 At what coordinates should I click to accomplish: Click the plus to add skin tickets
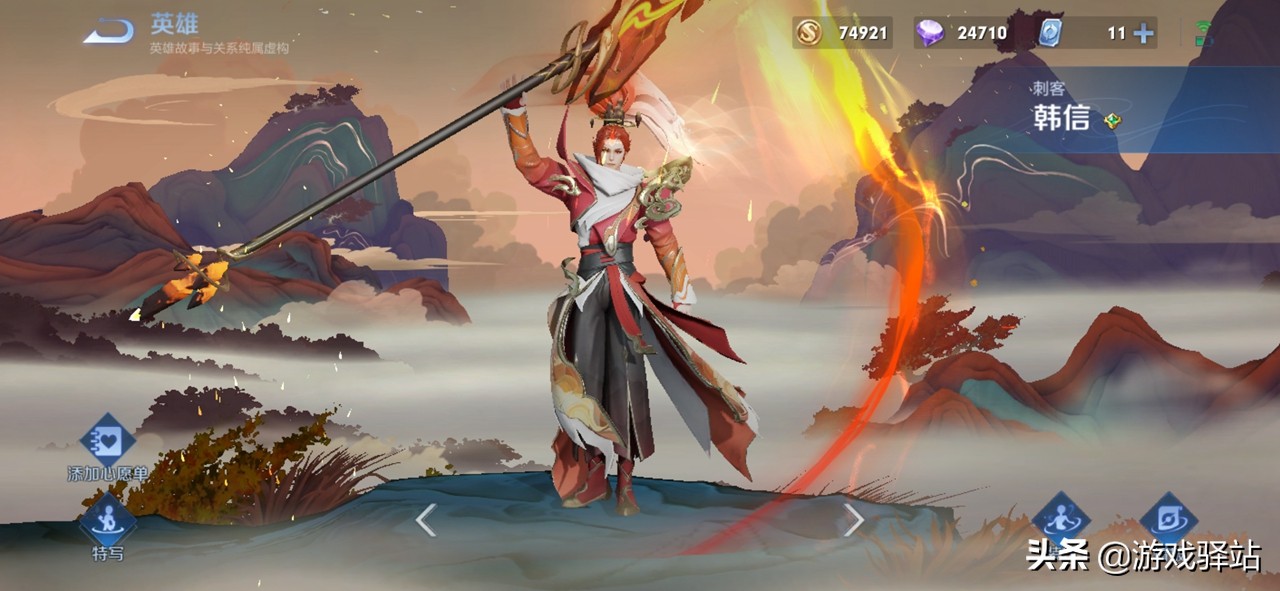click(1143, 33)
